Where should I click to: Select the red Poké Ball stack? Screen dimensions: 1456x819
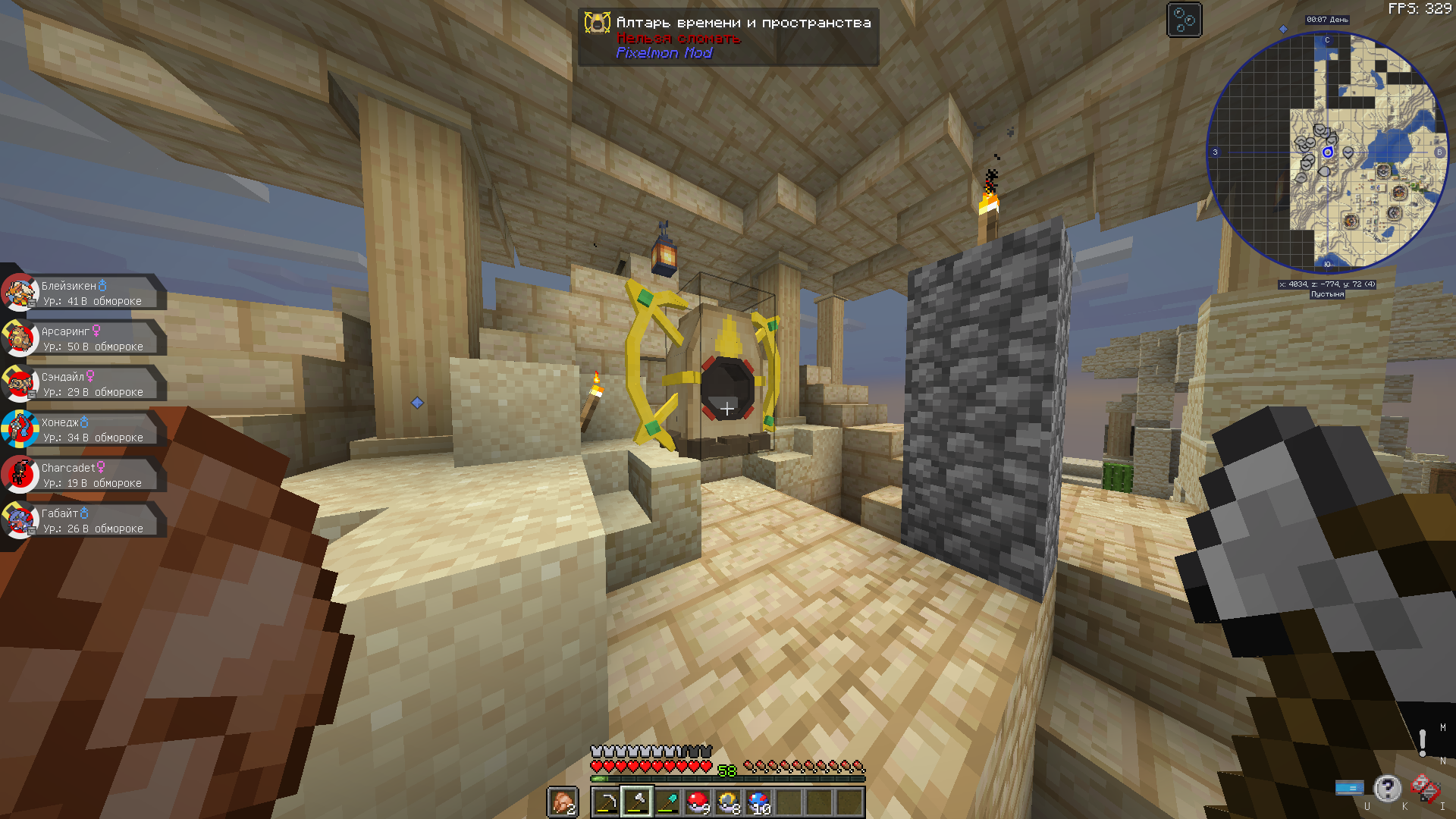(x=698, y=802)
